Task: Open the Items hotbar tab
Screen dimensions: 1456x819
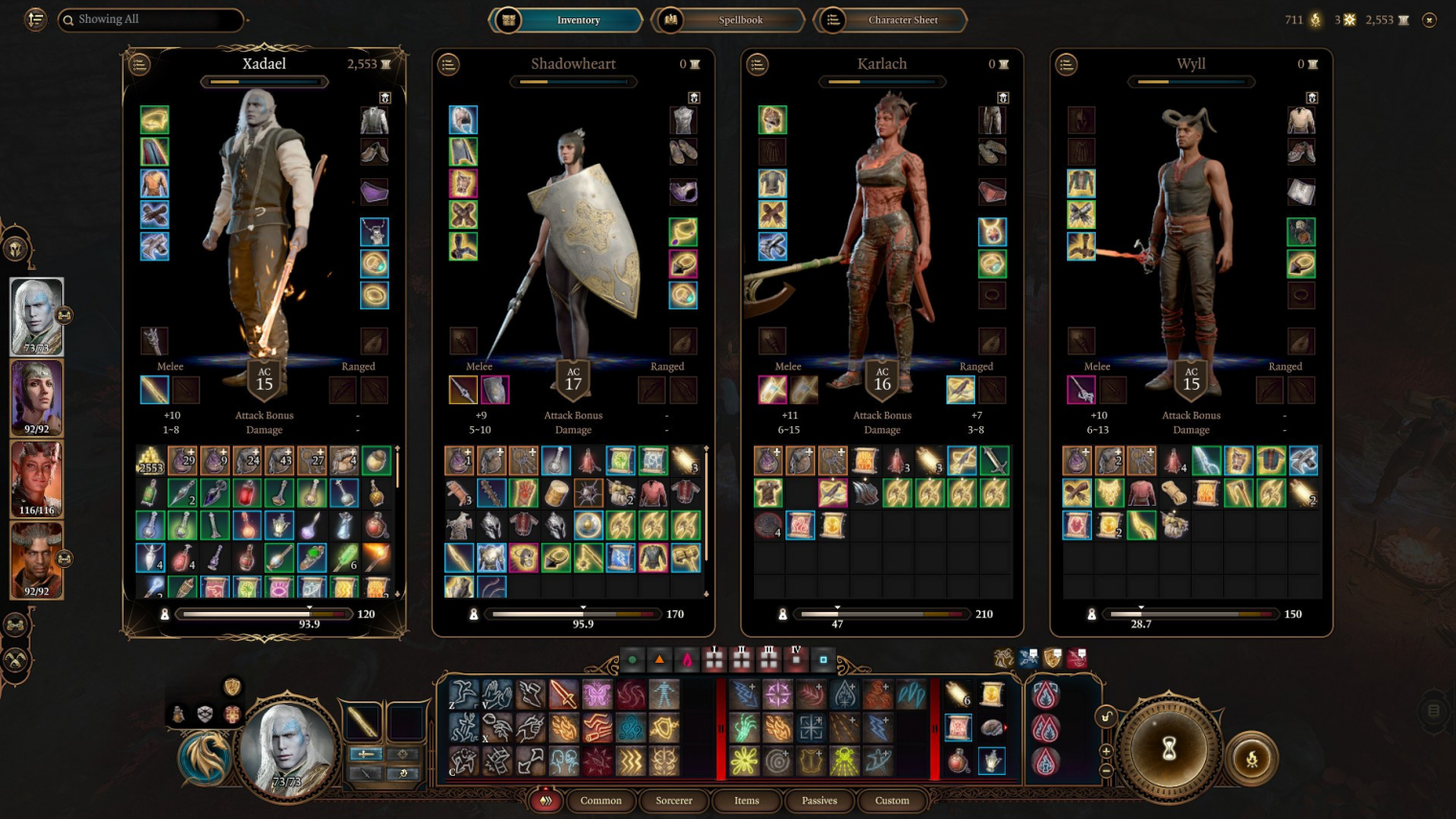Action: pyautogui.click(x=746, y=801)
